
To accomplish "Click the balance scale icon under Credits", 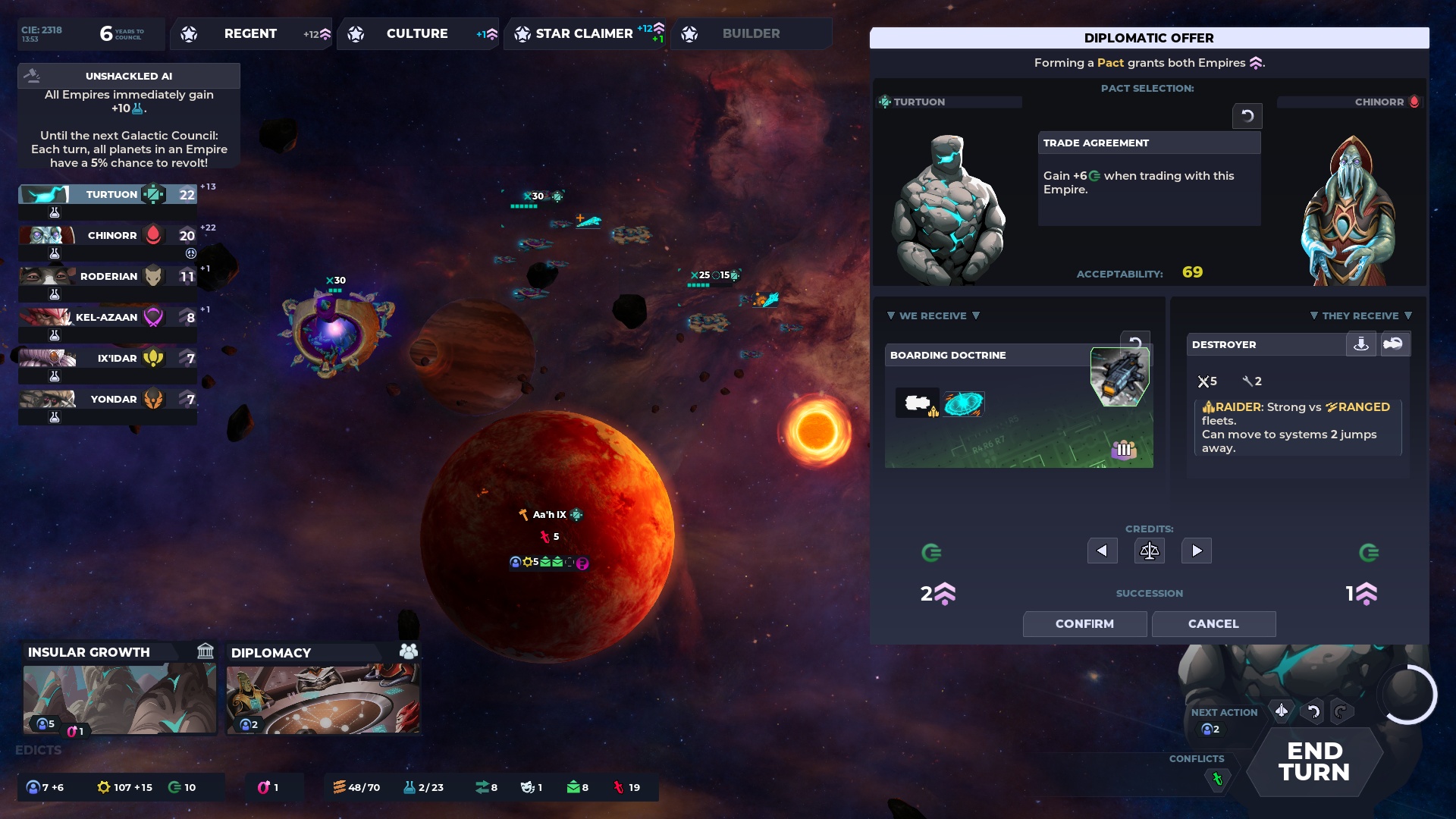I will point(1149,551).
